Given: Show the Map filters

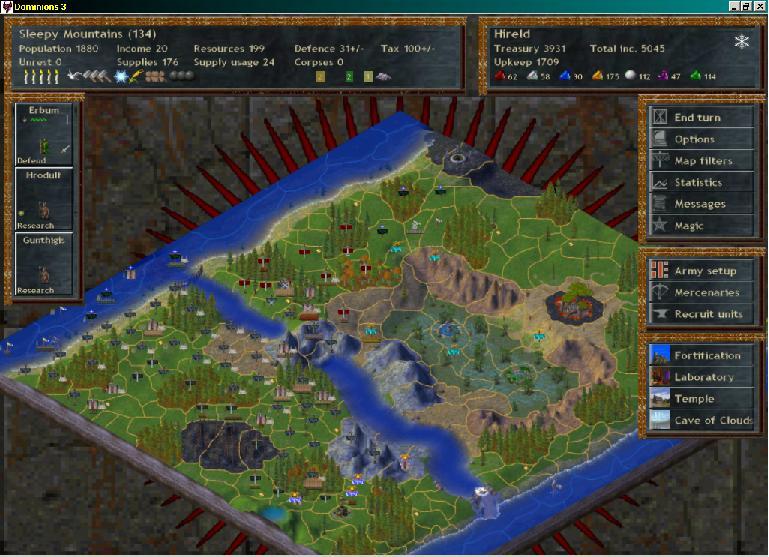Looking at the screenshot, I should [702, 161].
